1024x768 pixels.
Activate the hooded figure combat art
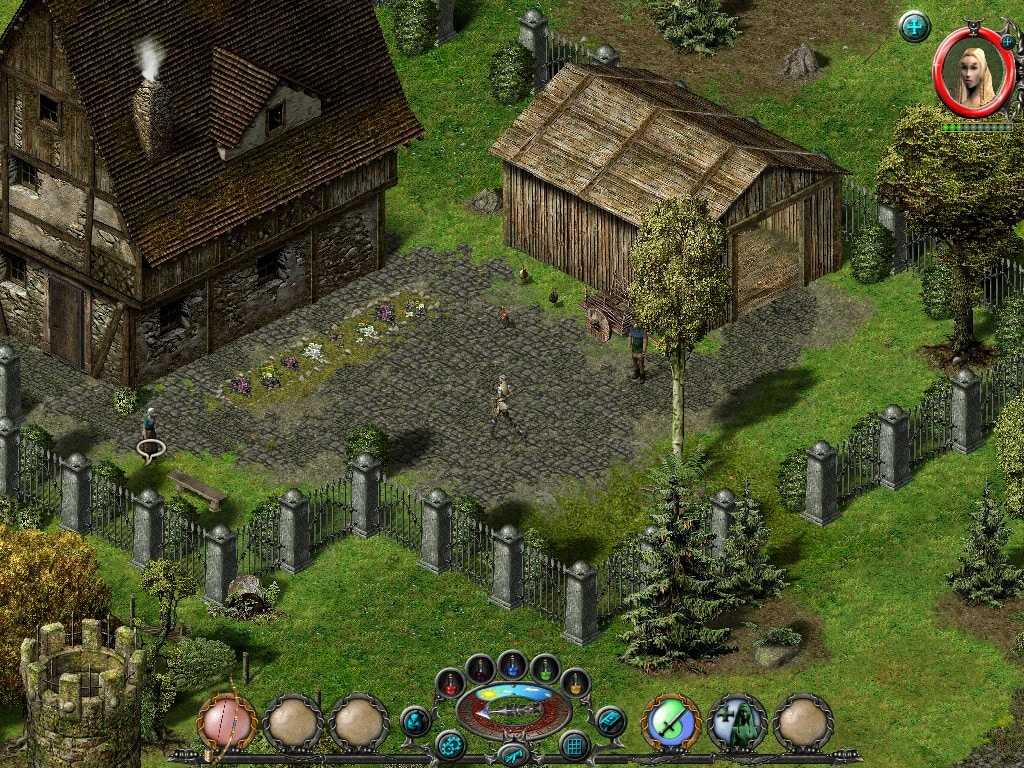pyautogui.click(x=737, y=722)
